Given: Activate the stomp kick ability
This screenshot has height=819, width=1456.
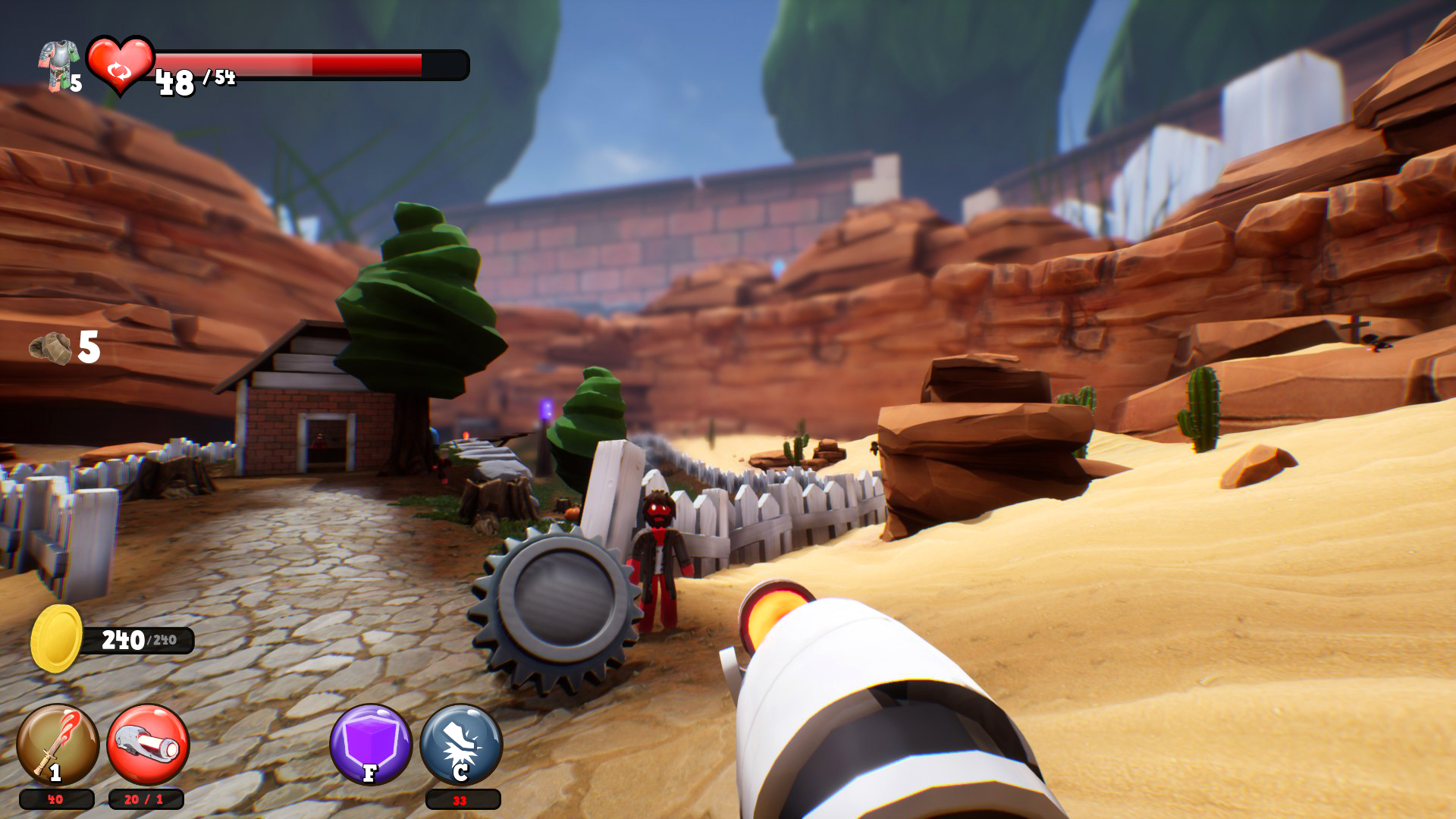Looking at the screenshot, I should pos(461,745).
